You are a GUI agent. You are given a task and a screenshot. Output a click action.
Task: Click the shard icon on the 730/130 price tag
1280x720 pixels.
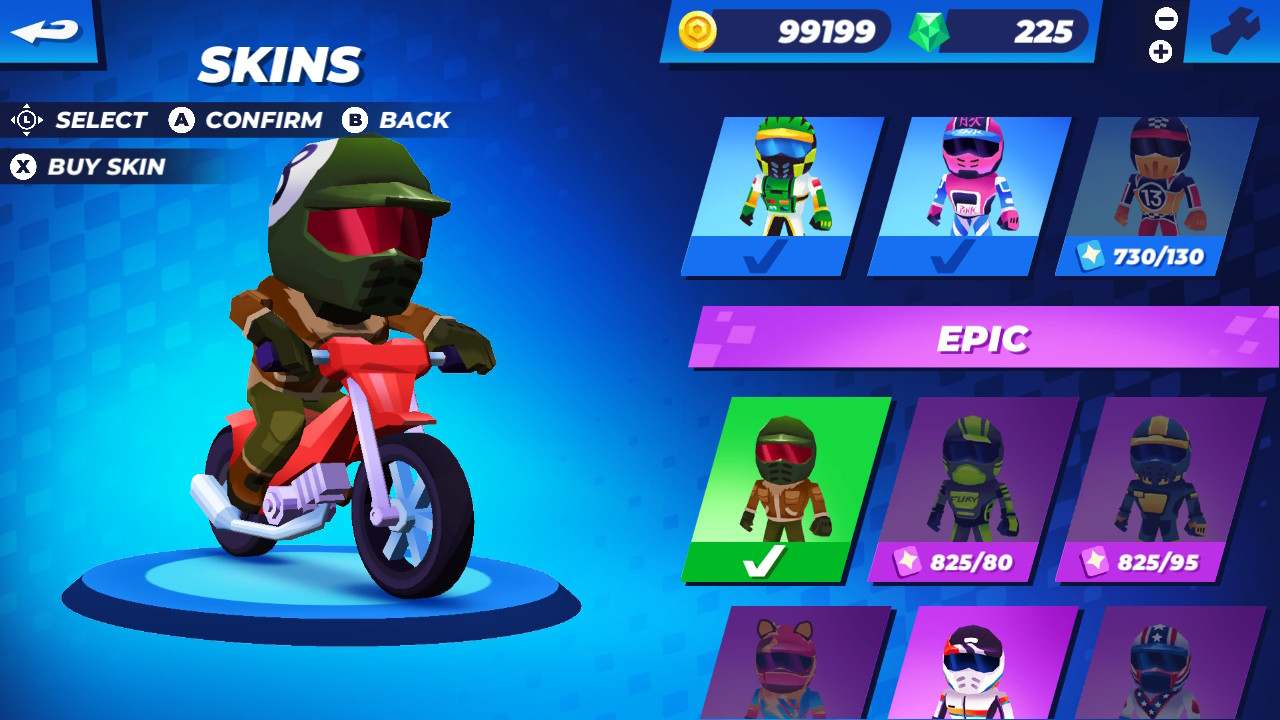1092,256
